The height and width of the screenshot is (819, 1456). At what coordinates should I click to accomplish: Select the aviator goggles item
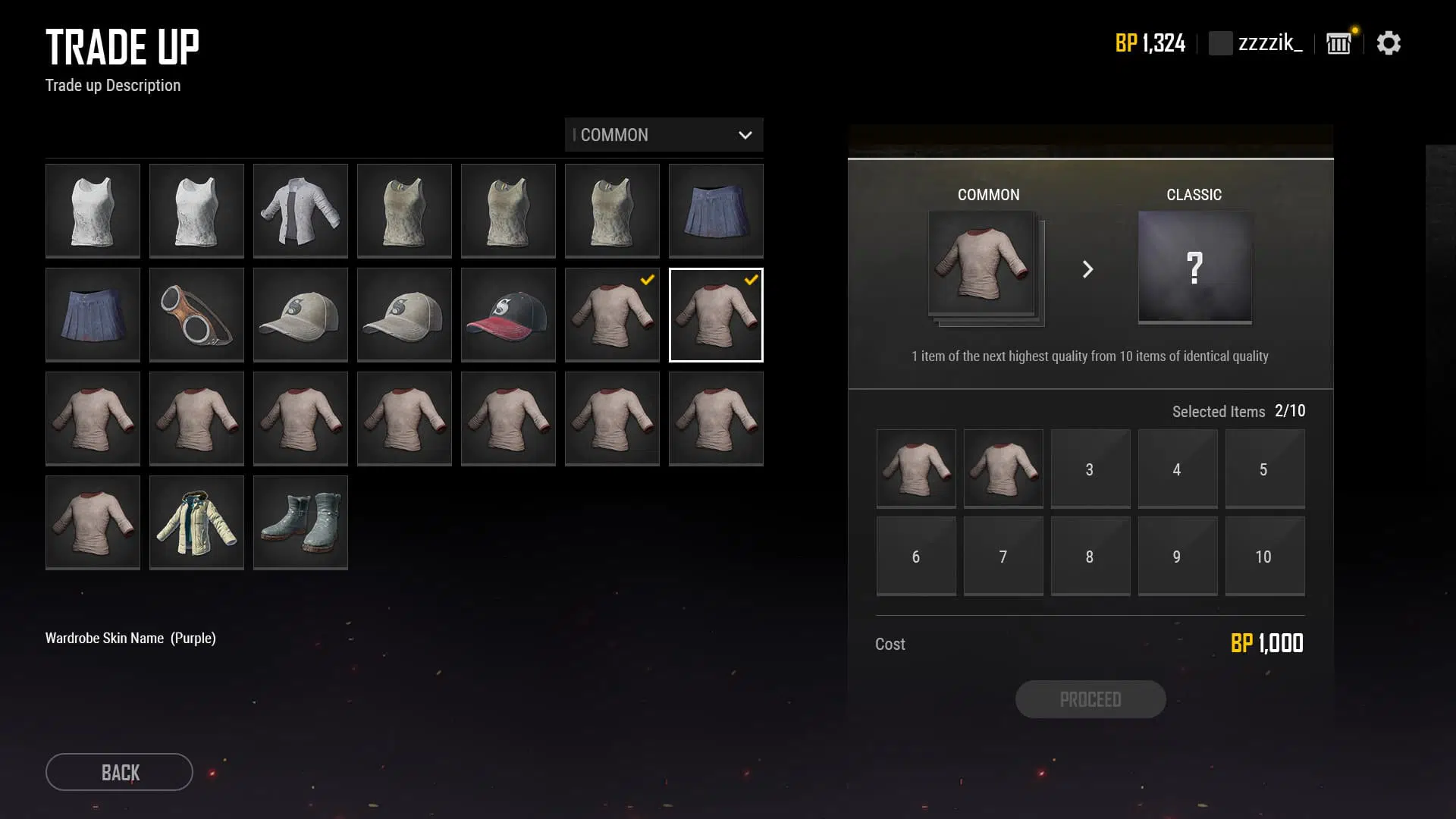(x=196, y=314)
